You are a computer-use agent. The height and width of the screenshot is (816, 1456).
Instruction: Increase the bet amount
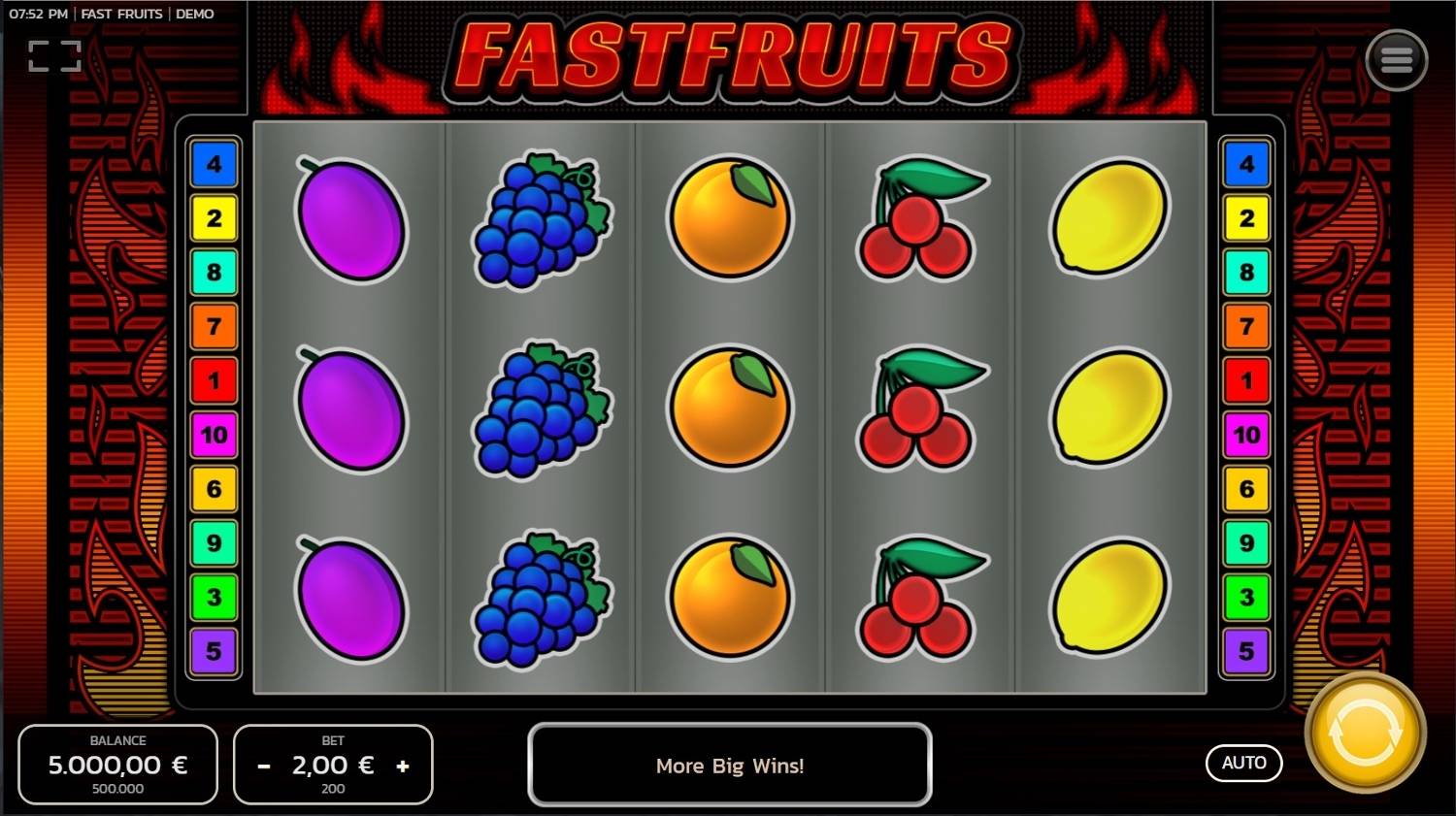tap(404, 766)
